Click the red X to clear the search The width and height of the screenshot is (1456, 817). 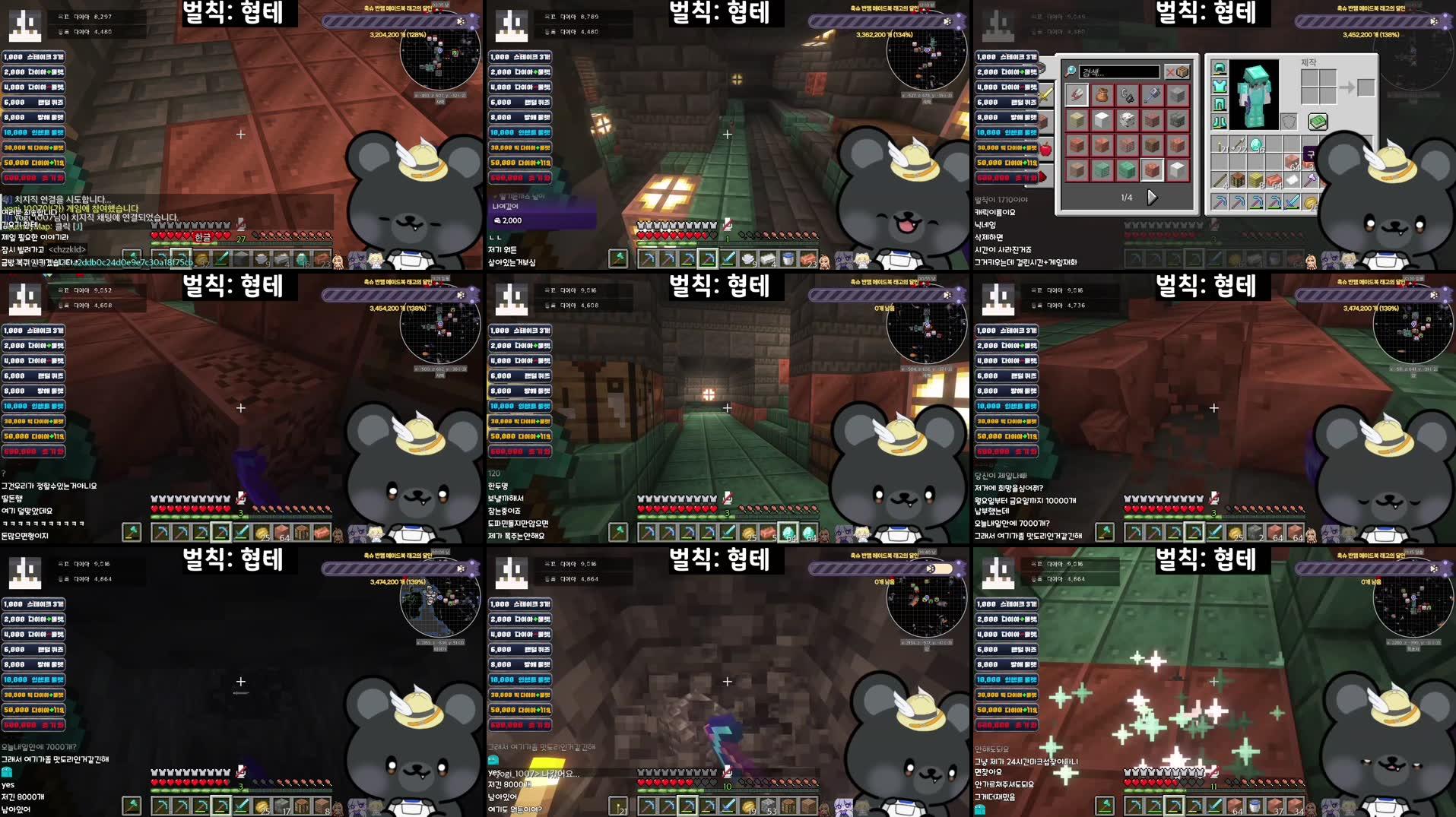(1171, 72)
